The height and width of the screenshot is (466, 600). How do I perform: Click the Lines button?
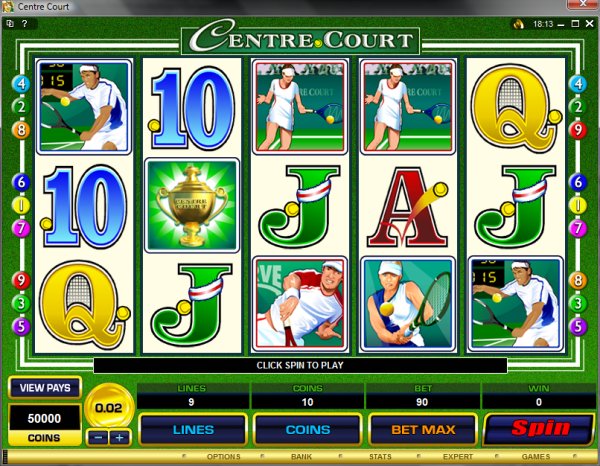click(193, 430)
